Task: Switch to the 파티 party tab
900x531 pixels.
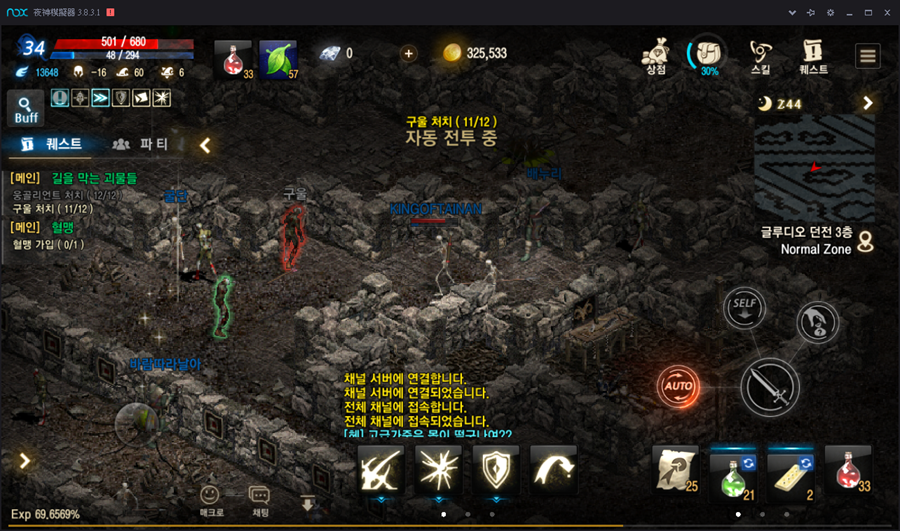Action: point(141,144)
